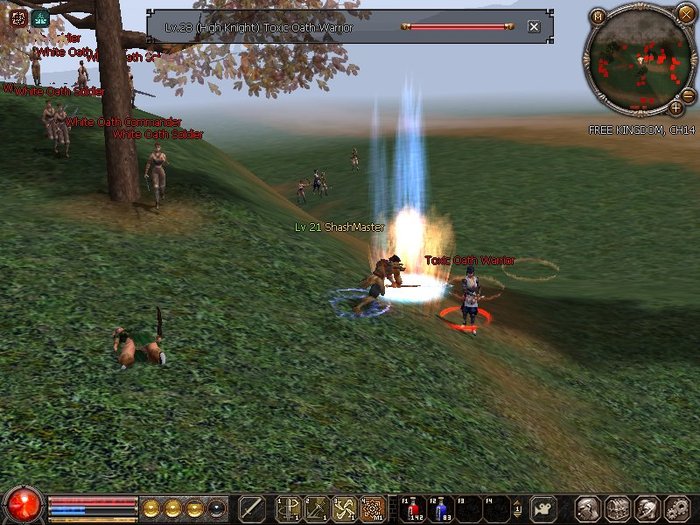Select the sword attack slot
The width and height of the screenshot is (700, 525).
tap(252, 508)
